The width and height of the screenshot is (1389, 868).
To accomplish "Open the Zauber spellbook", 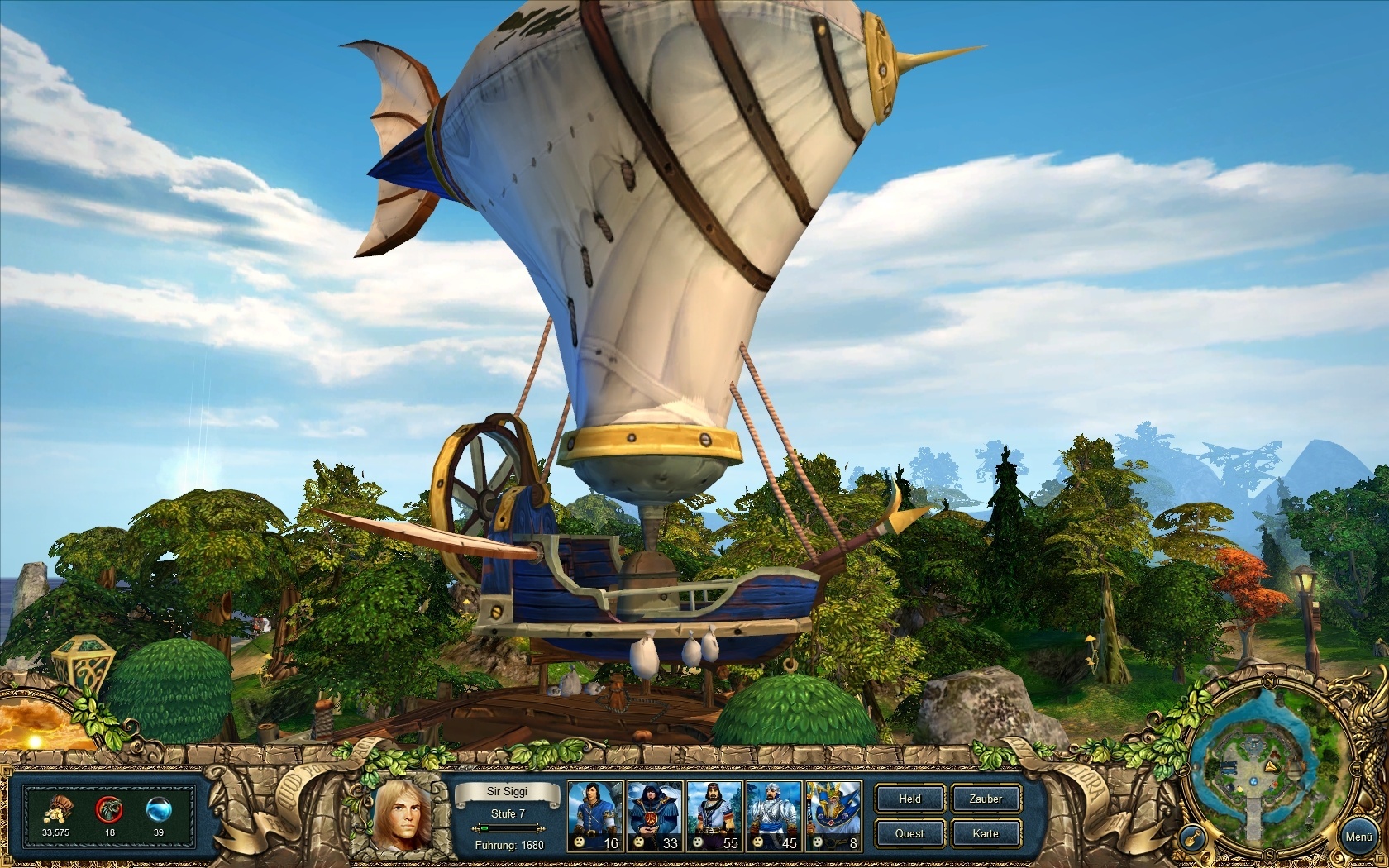I will pyautogui.click(x=986, y=799).
